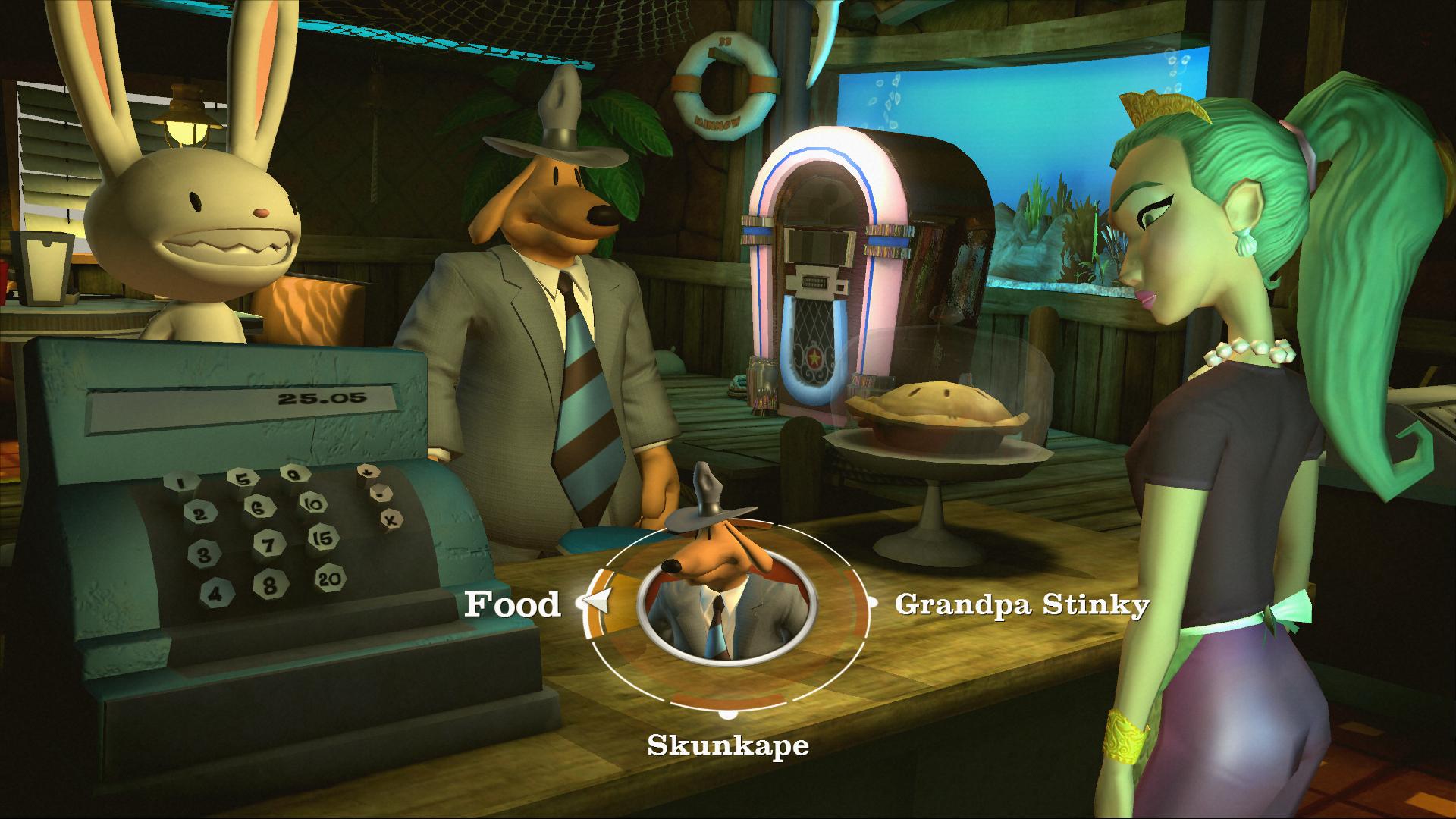Image resolution: width=1456 pixels, height=819 pixels.
Task: Select the Food topic on the dialogue wheel
Action: pos(513,604)
